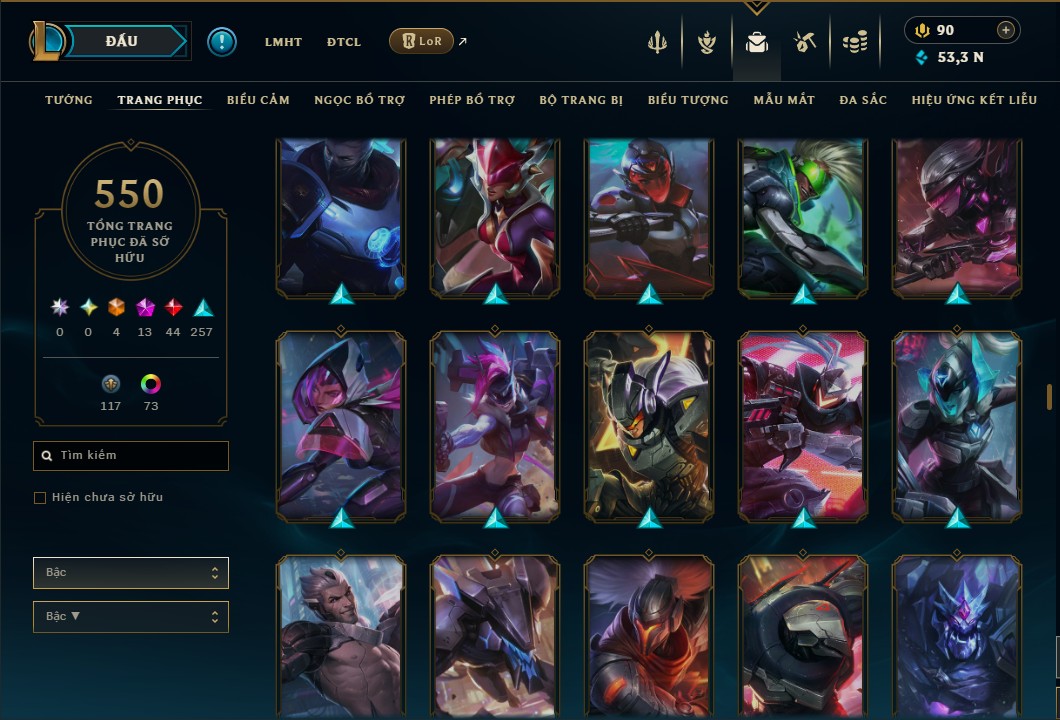Click the blue exclamation alert icon
1060x720 pixels.
pos(221,42)
